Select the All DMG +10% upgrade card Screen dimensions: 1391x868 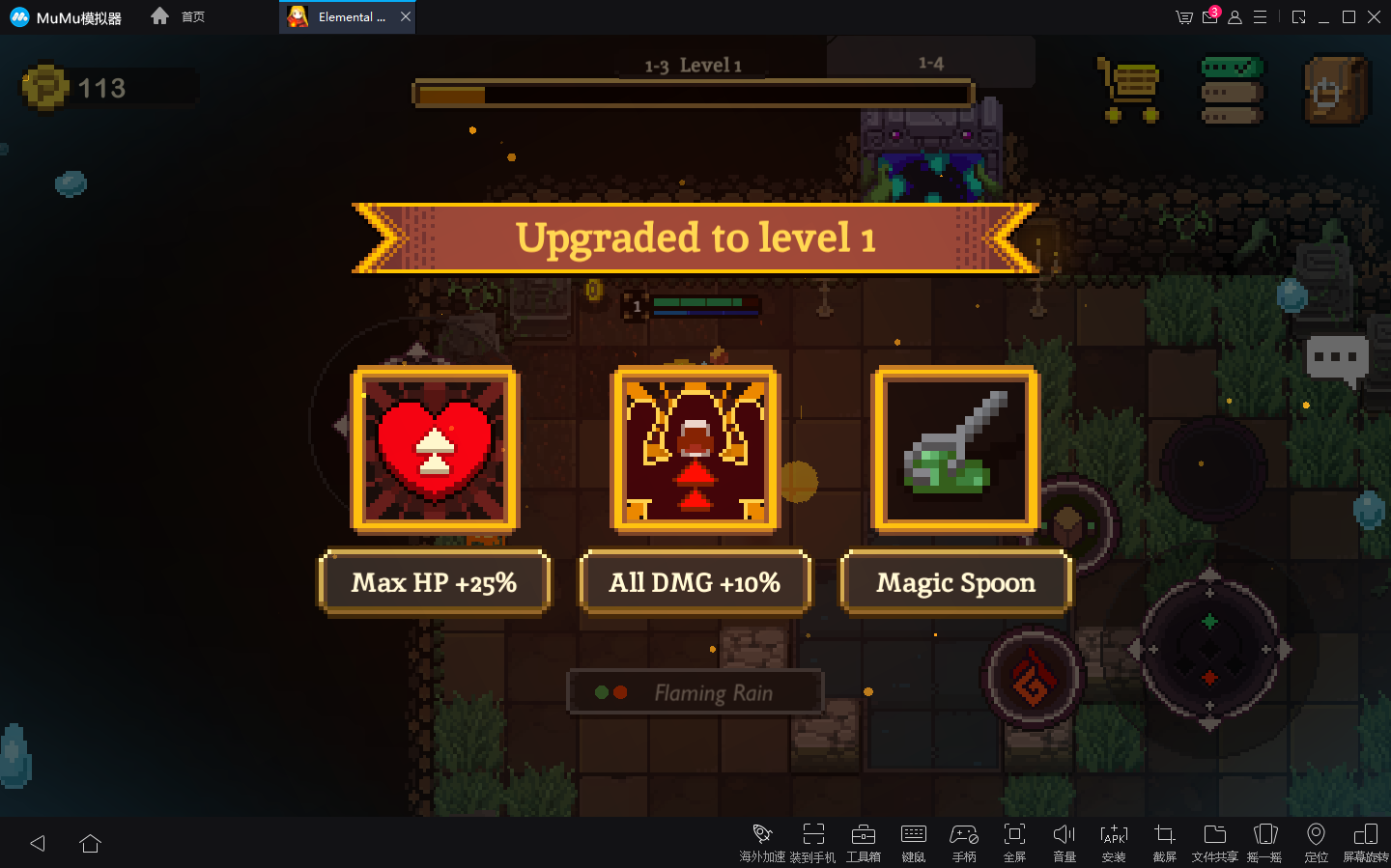point(695,449)
